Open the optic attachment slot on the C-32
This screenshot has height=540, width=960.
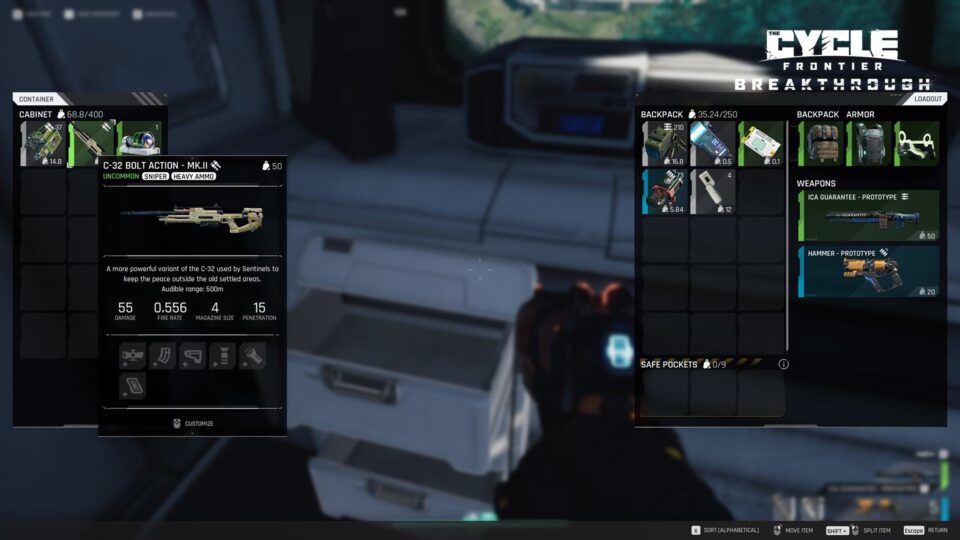[132, 355]
